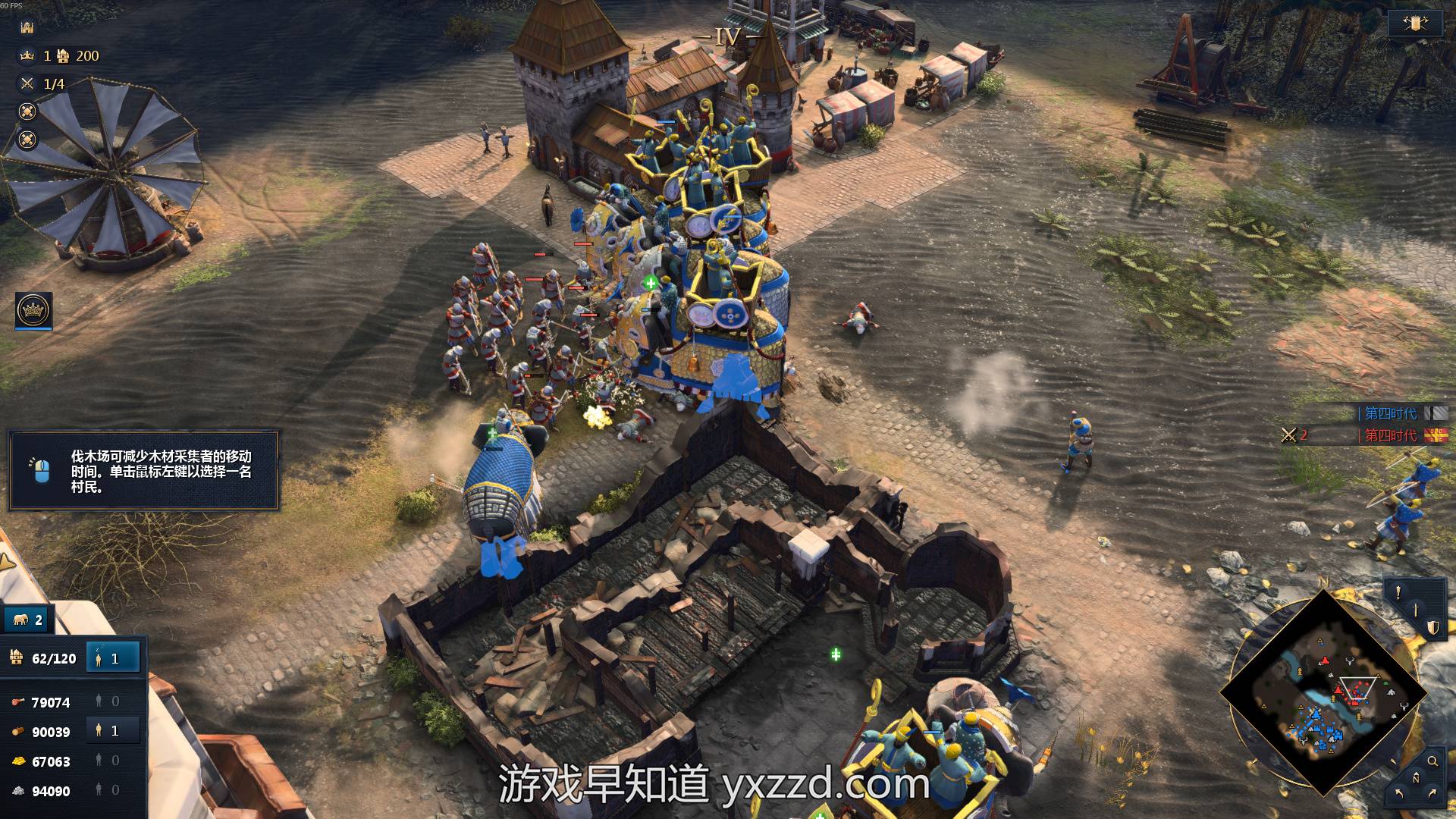Click the crossed swords objective tracker
This screenshot has width=1456, height=819.
pyautogui.click(x=27, y=83)
